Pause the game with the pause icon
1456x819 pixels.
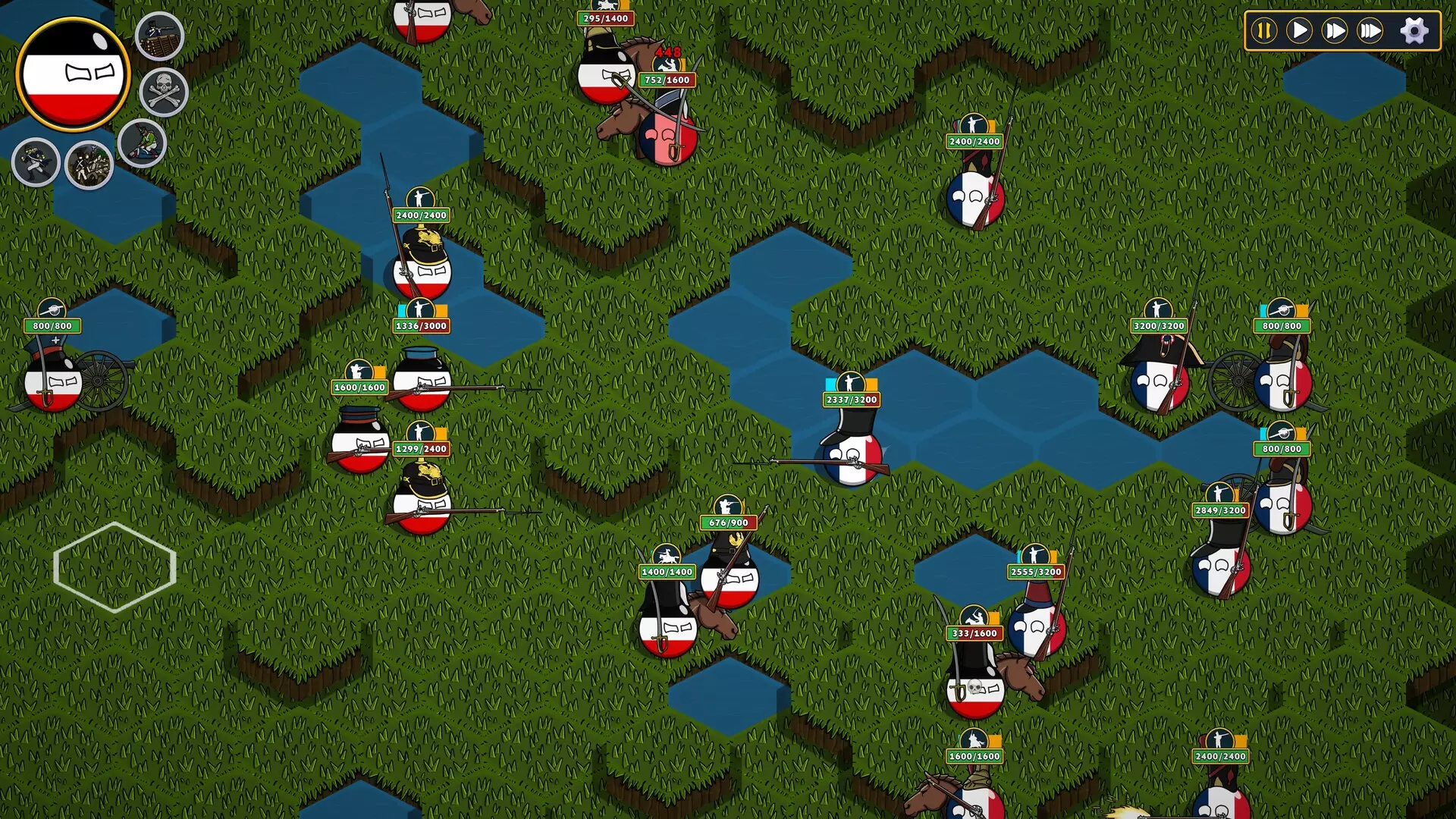coord(1263,30)
